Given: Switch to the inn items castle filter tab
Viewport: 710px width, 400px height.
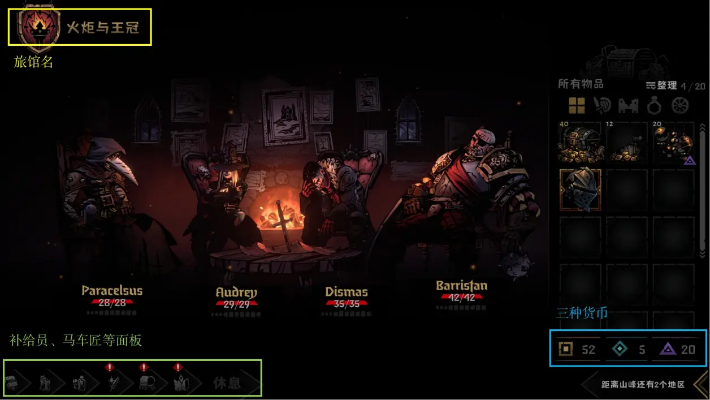Looking at the screenshot, I should pyautogui.click(x=629, y=105).
